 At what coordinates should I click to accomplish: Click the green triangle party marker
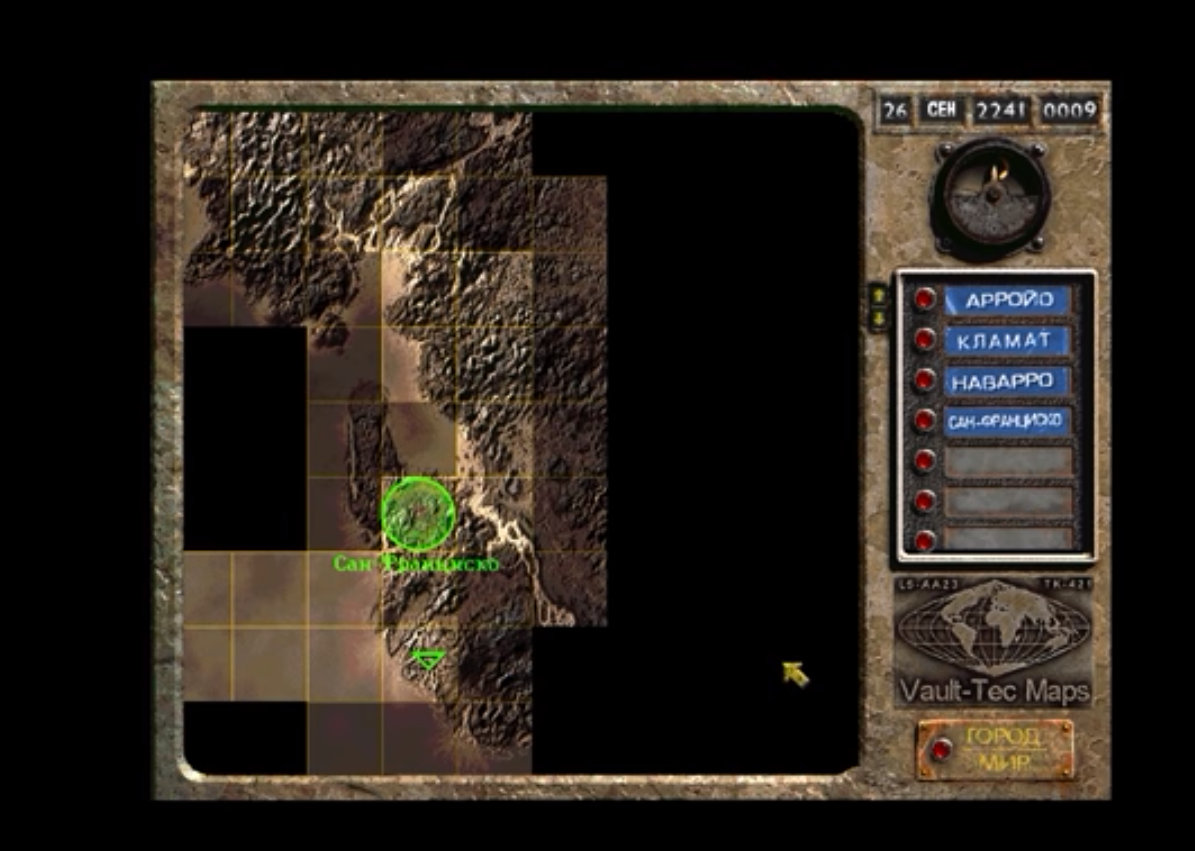click(x=428, y=659)
